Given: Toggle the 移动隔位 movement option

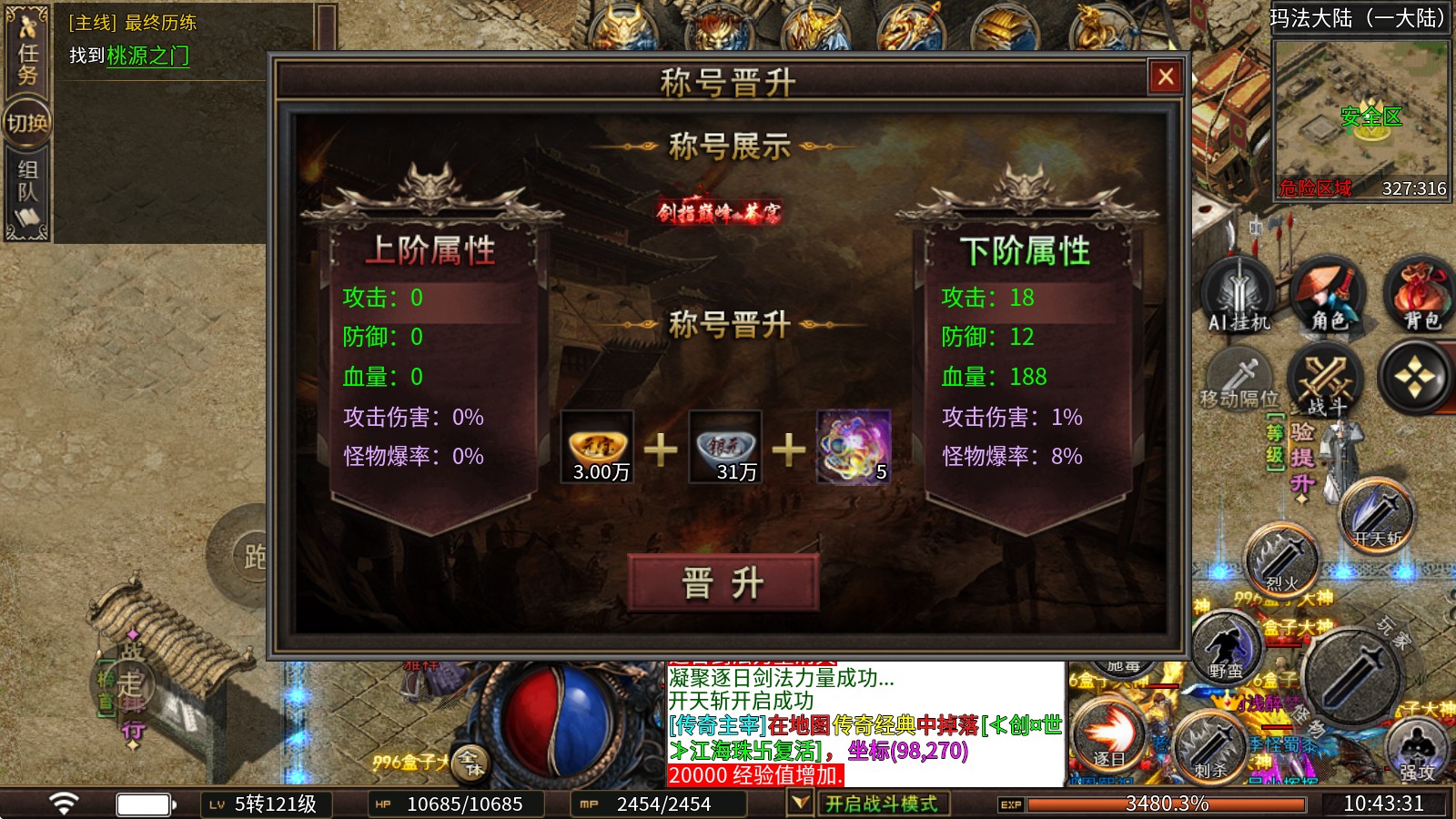Looking at the screenshot, I should 1238,378.
